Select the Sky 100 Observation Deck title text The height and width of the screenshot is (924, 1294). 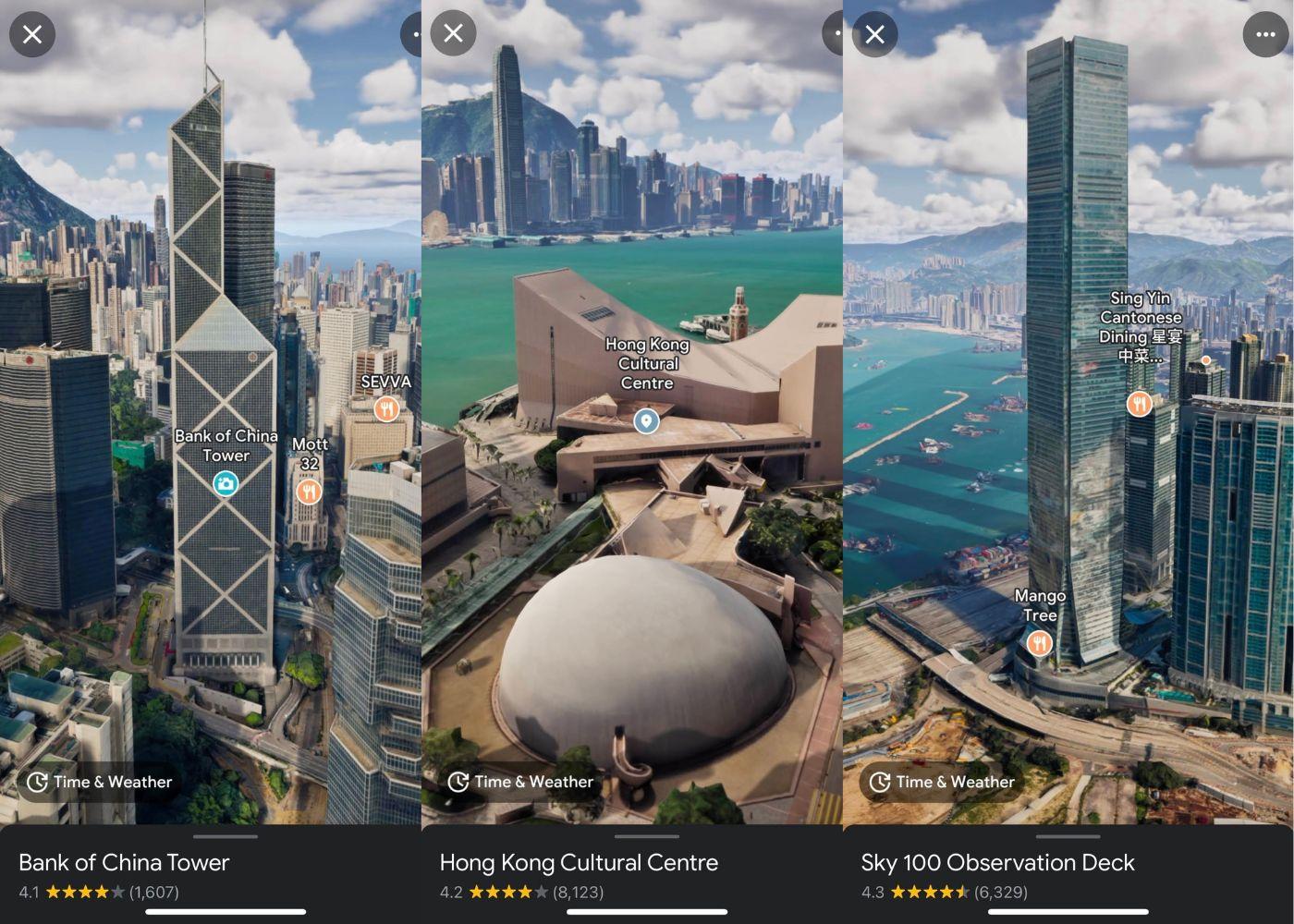pos(998,862)
